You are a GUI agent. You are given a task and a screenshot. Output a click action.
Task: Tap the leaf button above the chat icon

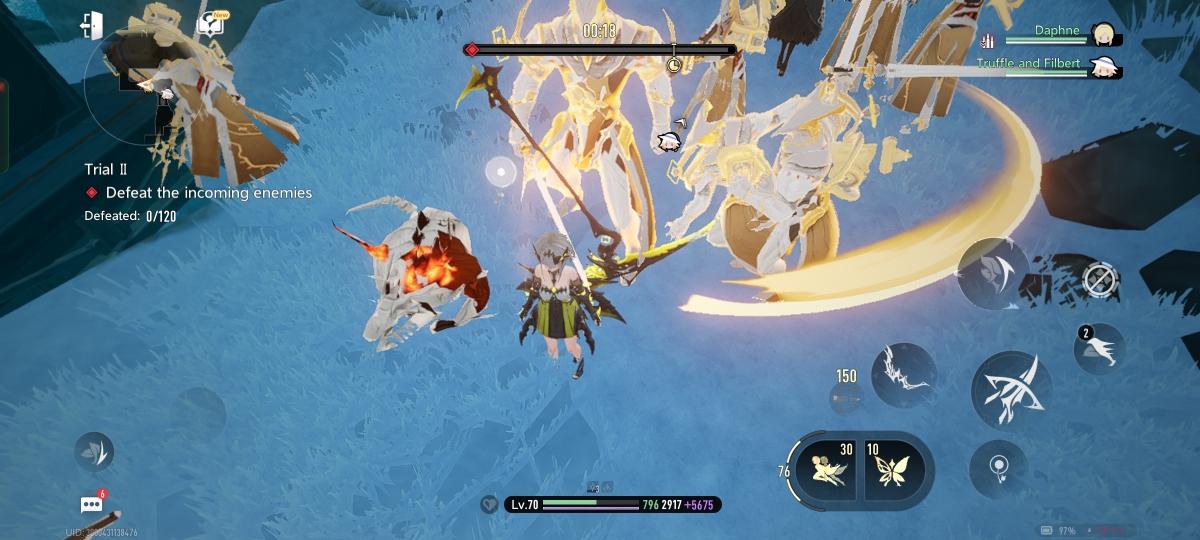[x=95, y=452]
